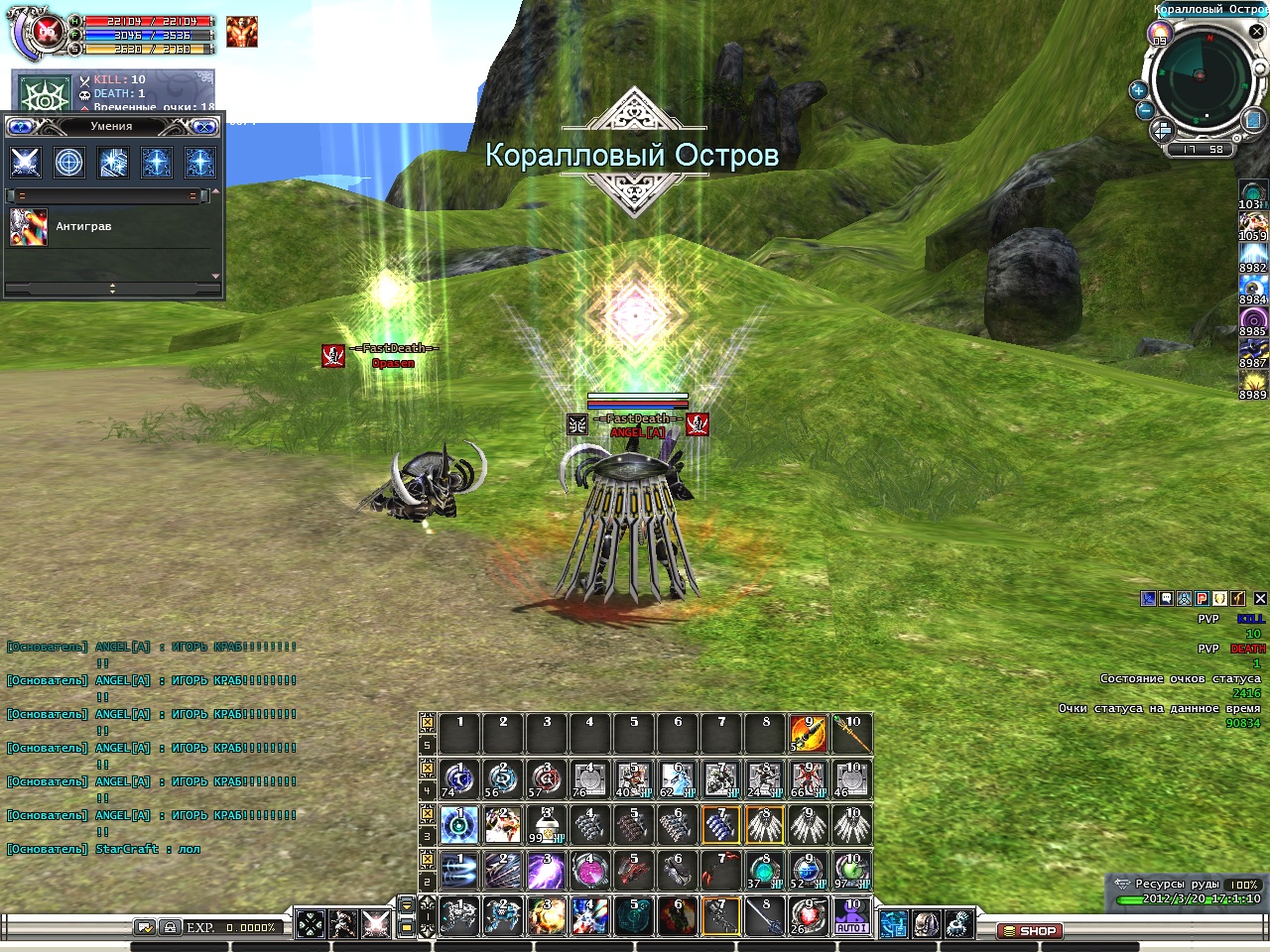
Task: Select the blue eye buff icon
Action: coord(1252,289)
